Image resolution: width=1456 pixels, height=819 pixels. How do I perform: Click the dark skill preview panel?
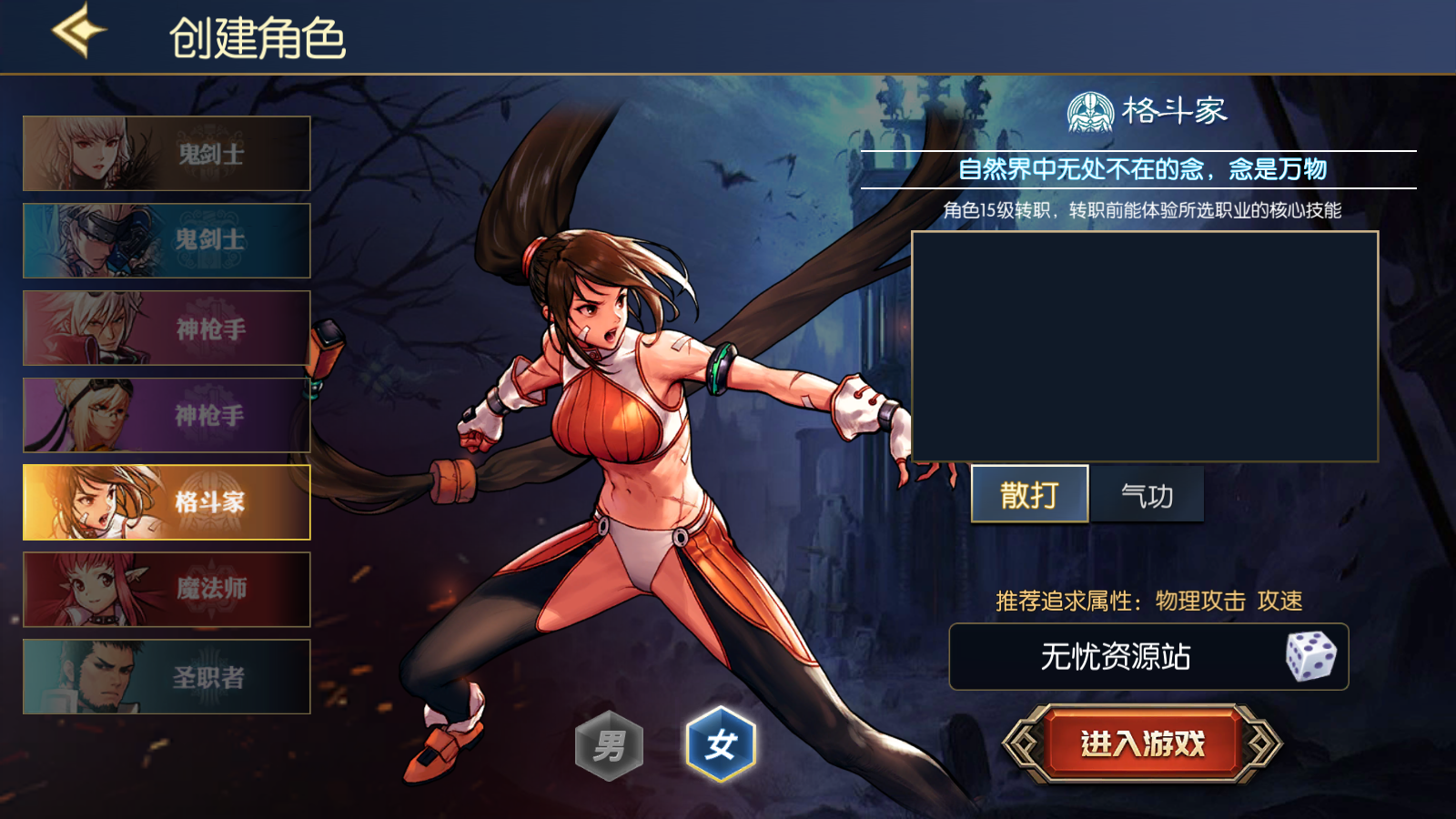click(x=1145, y=347)
